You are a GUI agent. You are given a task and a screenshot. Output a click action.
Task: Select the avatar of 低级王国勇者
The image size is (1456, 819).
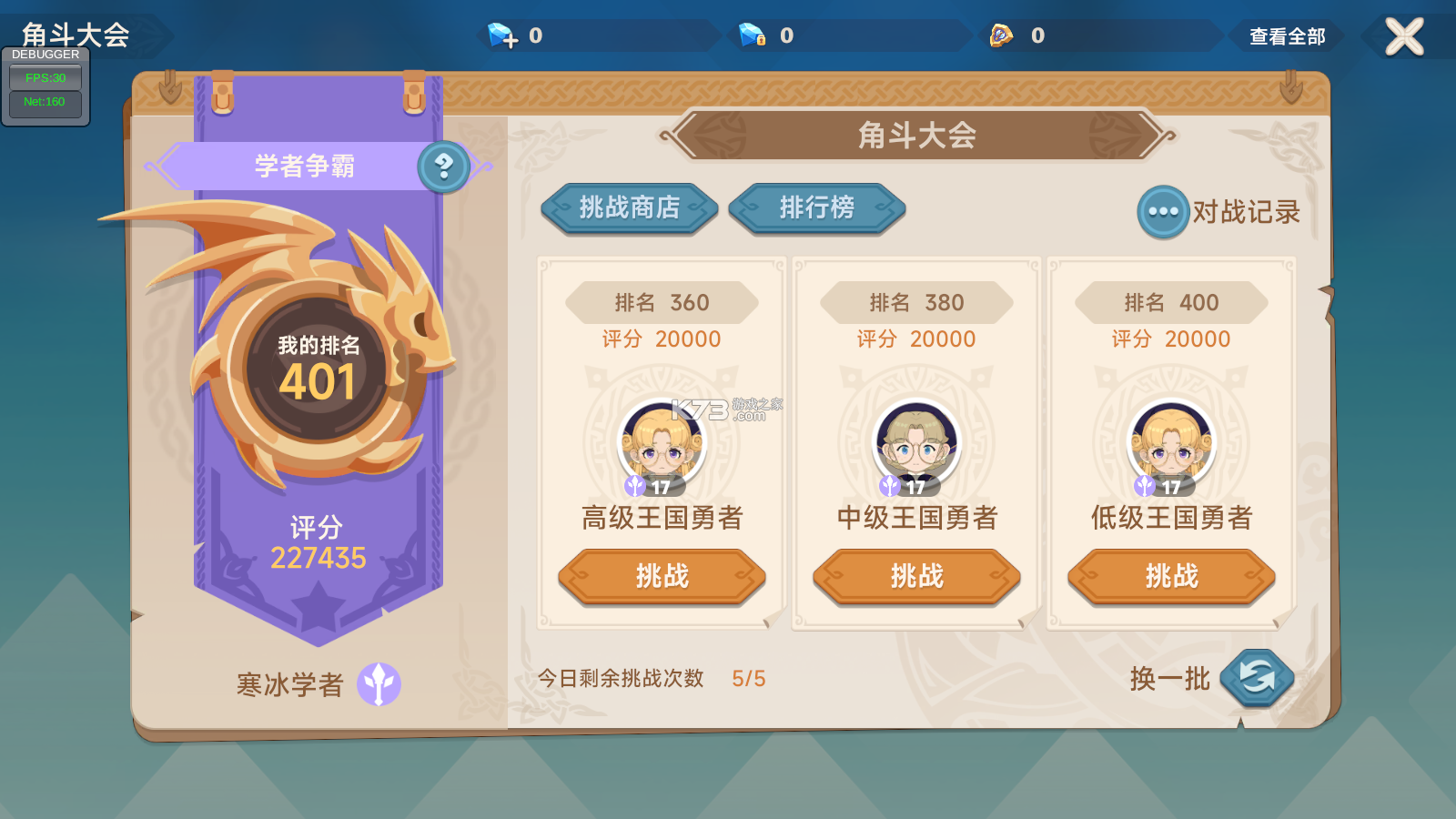click(x=1169, y=446)
